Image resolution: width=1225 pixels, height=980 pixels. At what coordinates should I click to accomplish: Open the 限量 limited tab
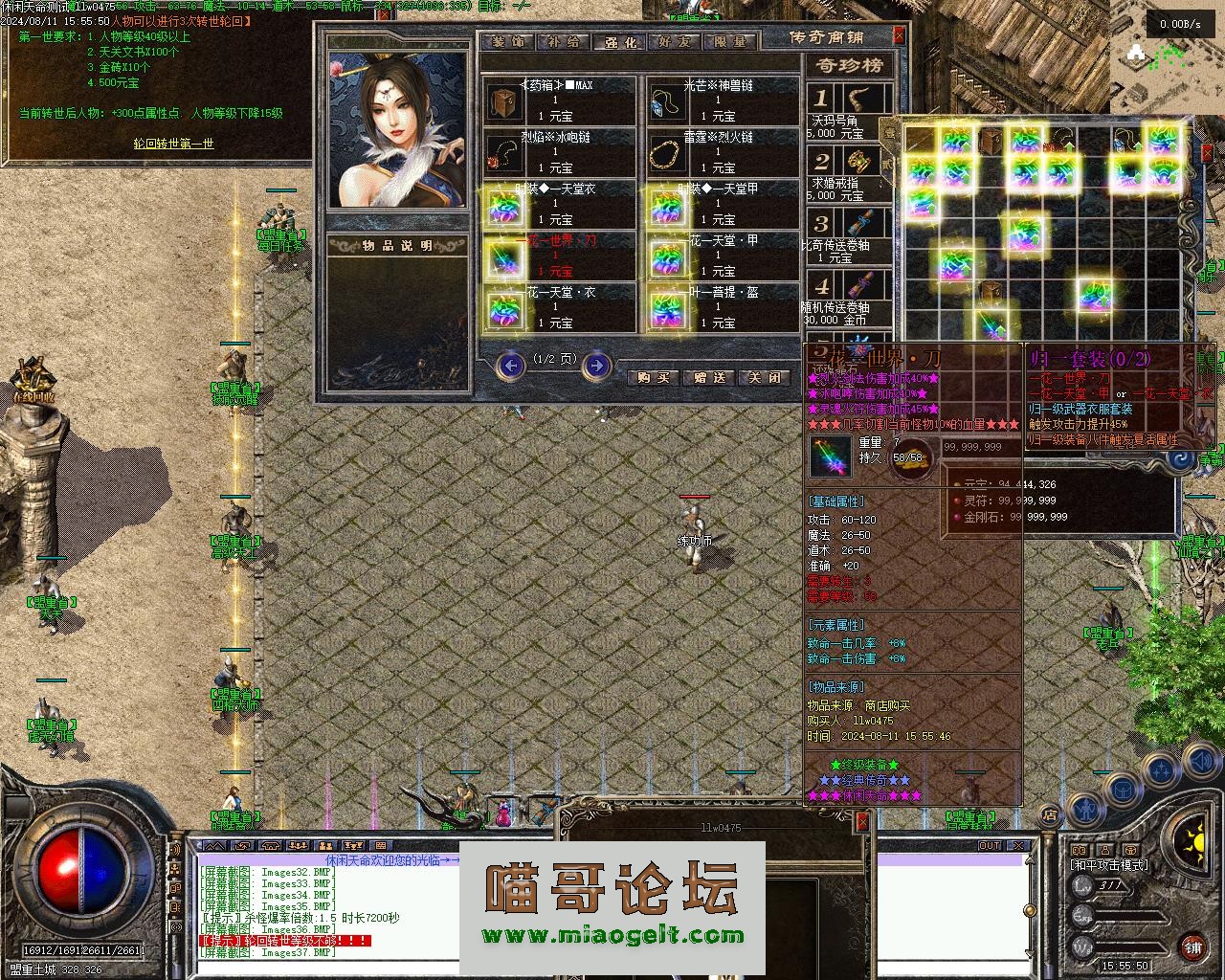point(730,42)
